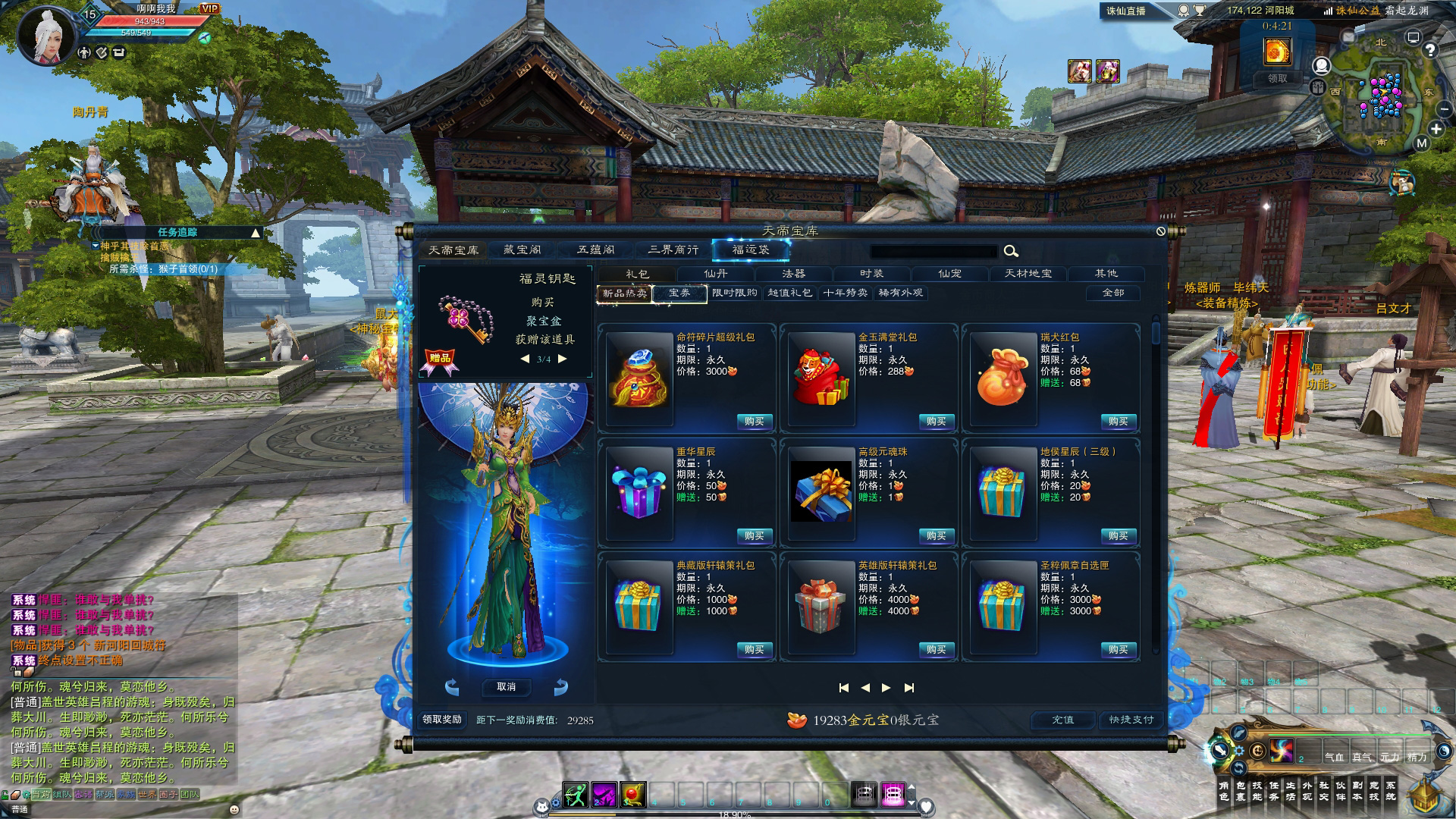
Task: Click the shop search field
Action: tap(934, 252)
